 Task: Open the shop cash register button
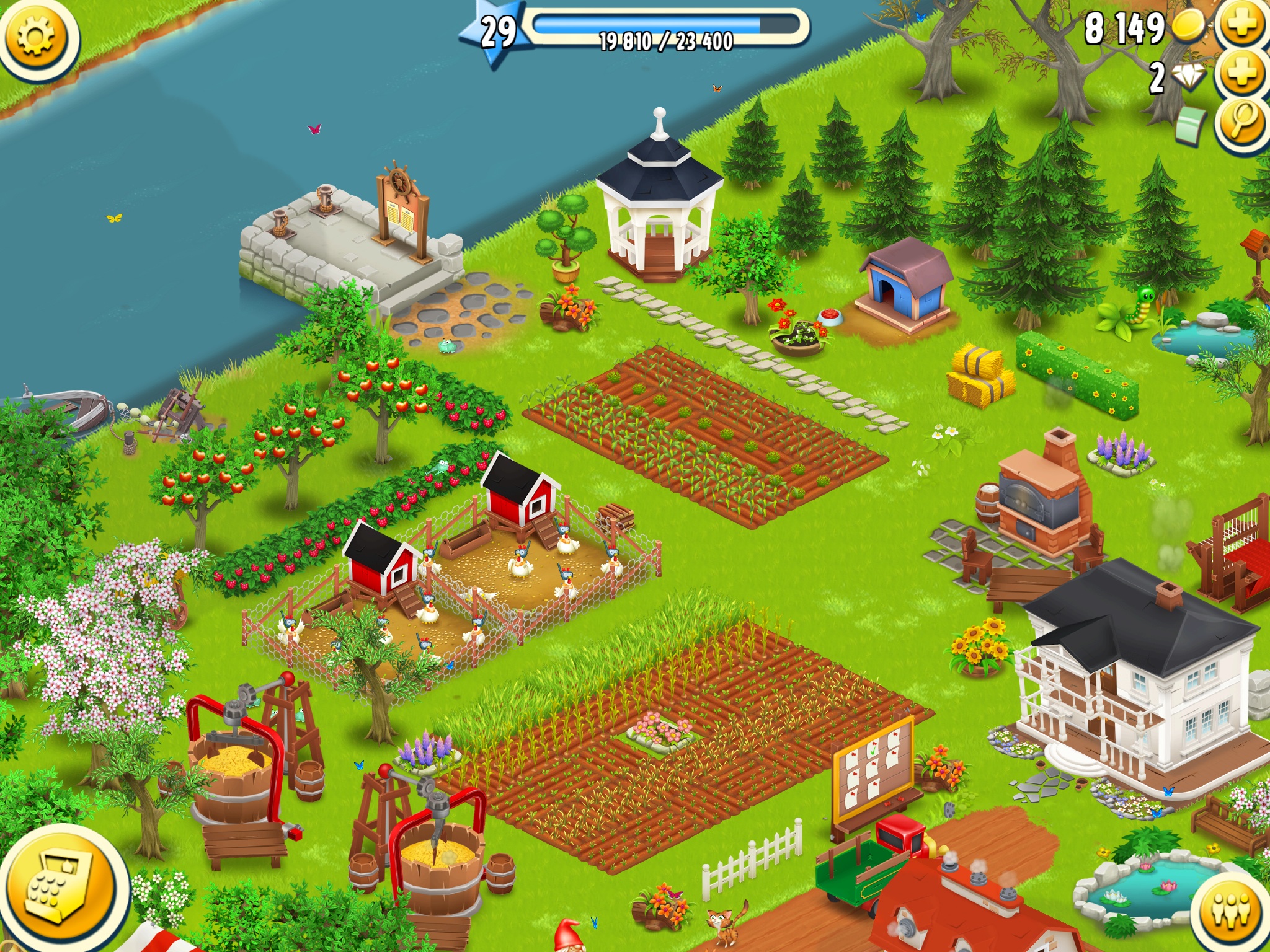[61, 886]
